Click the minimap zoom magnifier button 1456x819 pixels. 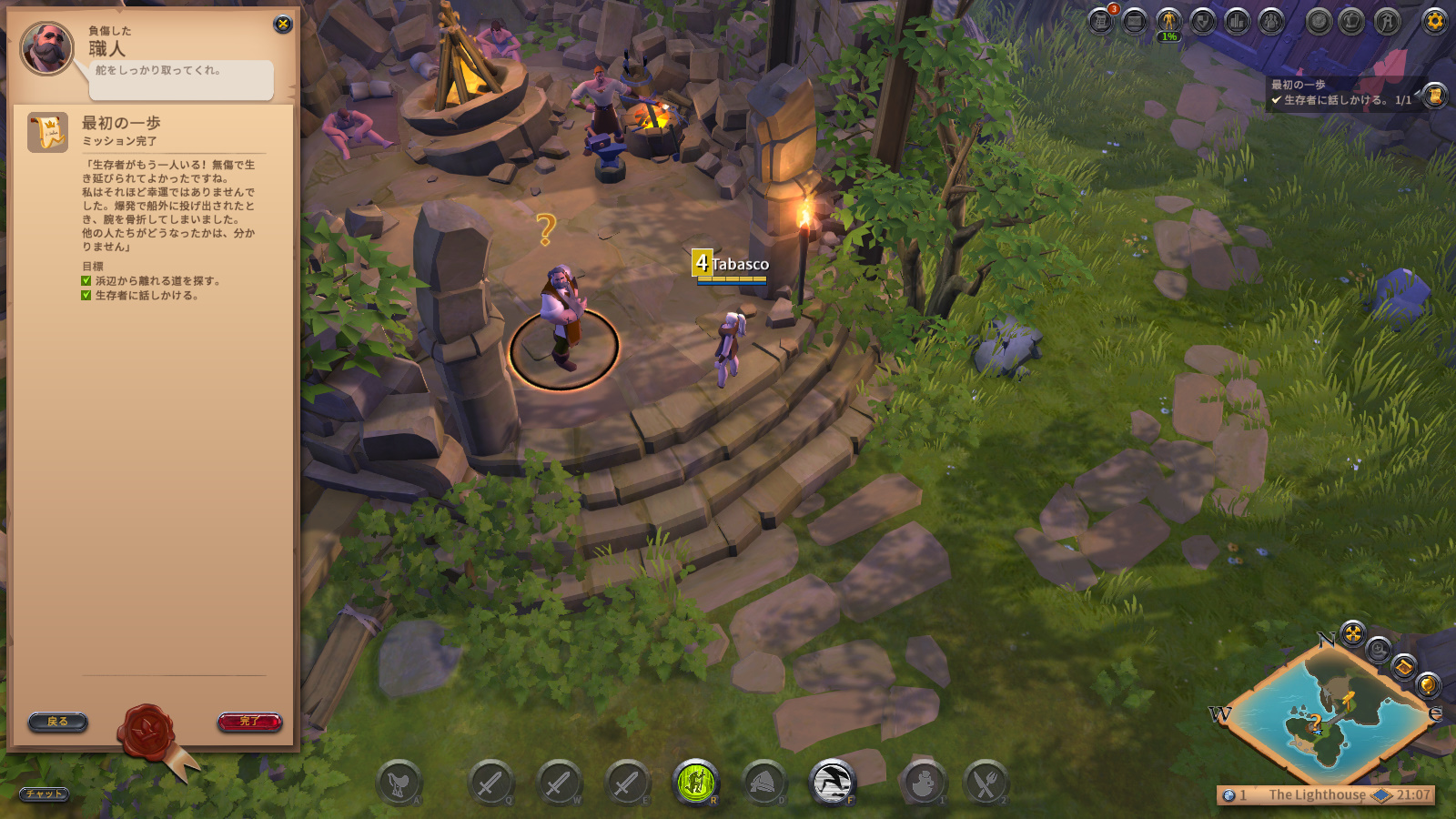point(1379,649)
